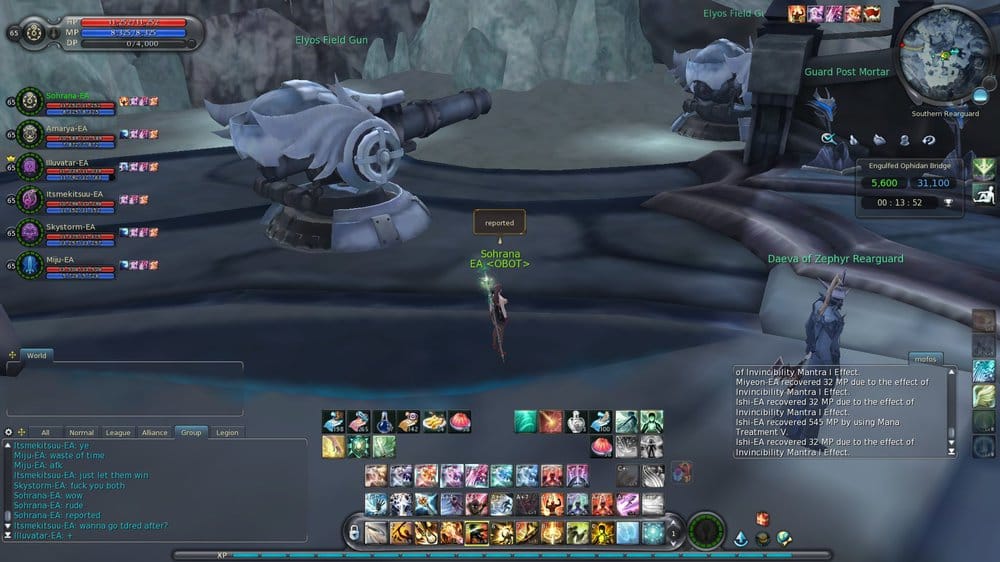Screen dimensions: 1000x562
Task: Open the Legion chat tab
Action: (227, 433)
